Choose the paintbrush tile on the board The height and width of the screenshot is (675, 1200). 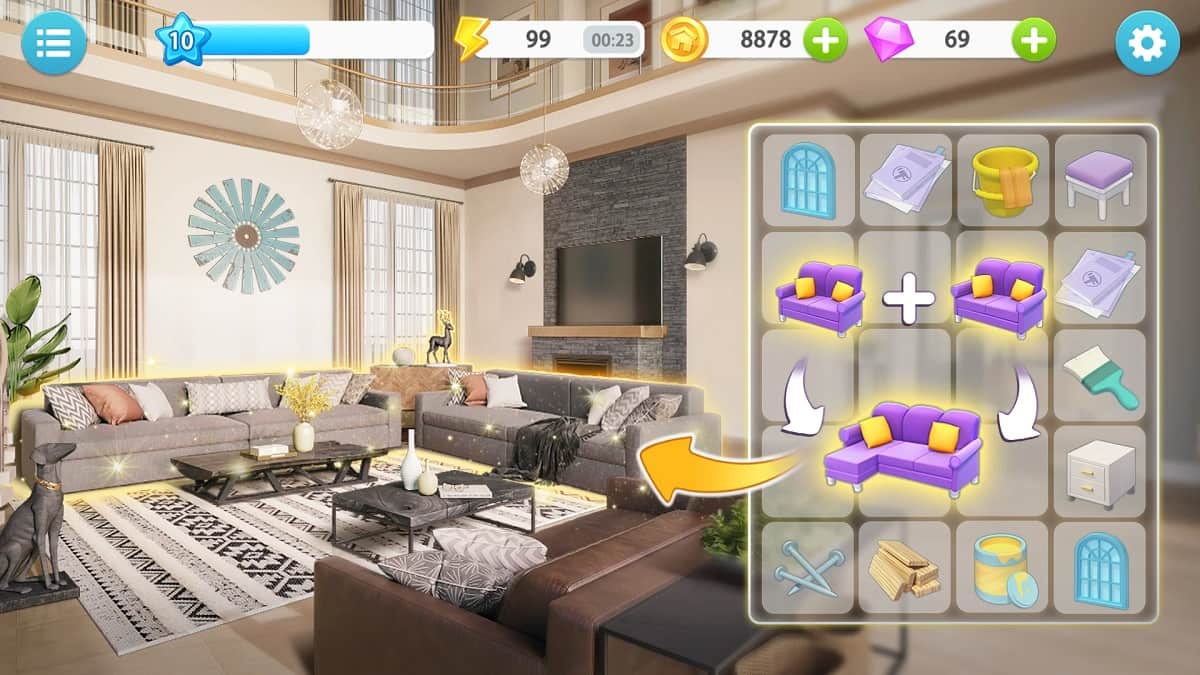click(1100, 375)
